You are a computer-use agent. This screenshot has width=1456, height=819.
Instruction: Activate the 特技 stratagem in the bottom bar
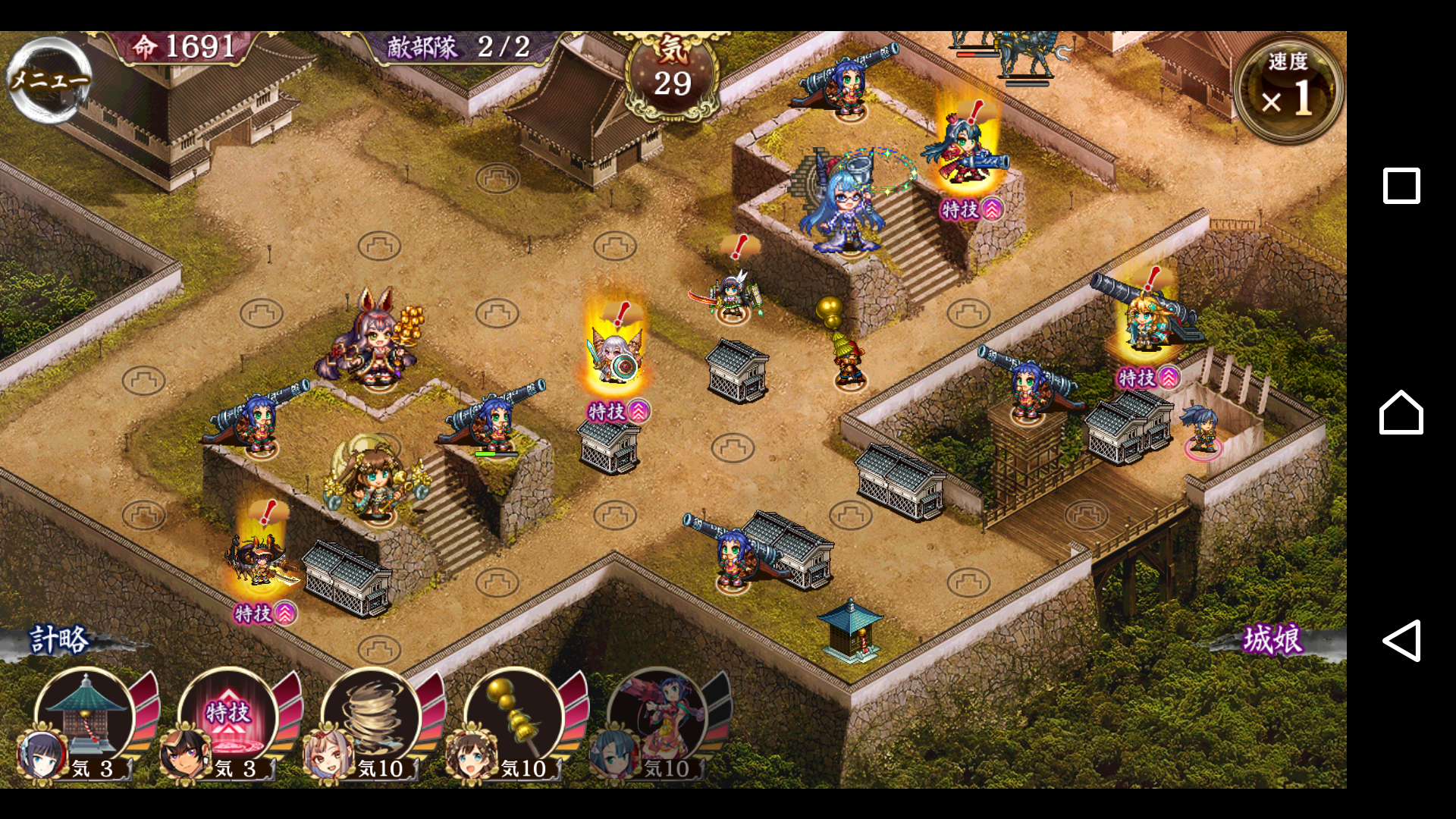227,717
